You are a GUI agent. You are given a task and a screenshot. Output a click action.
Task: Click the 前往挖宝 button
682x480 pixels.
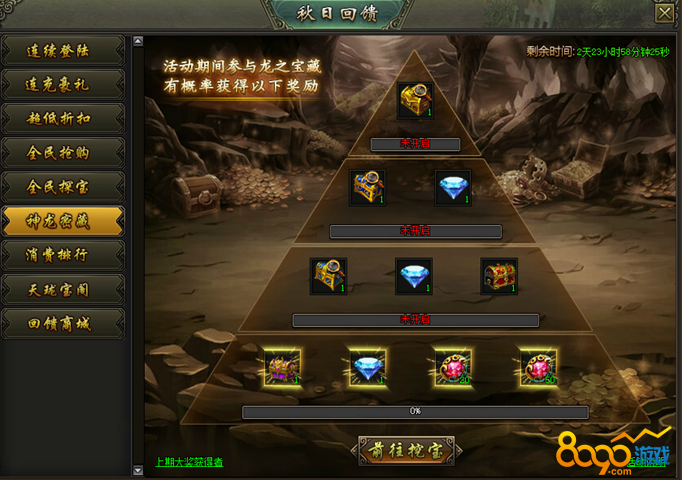click(x=413, y=450)
